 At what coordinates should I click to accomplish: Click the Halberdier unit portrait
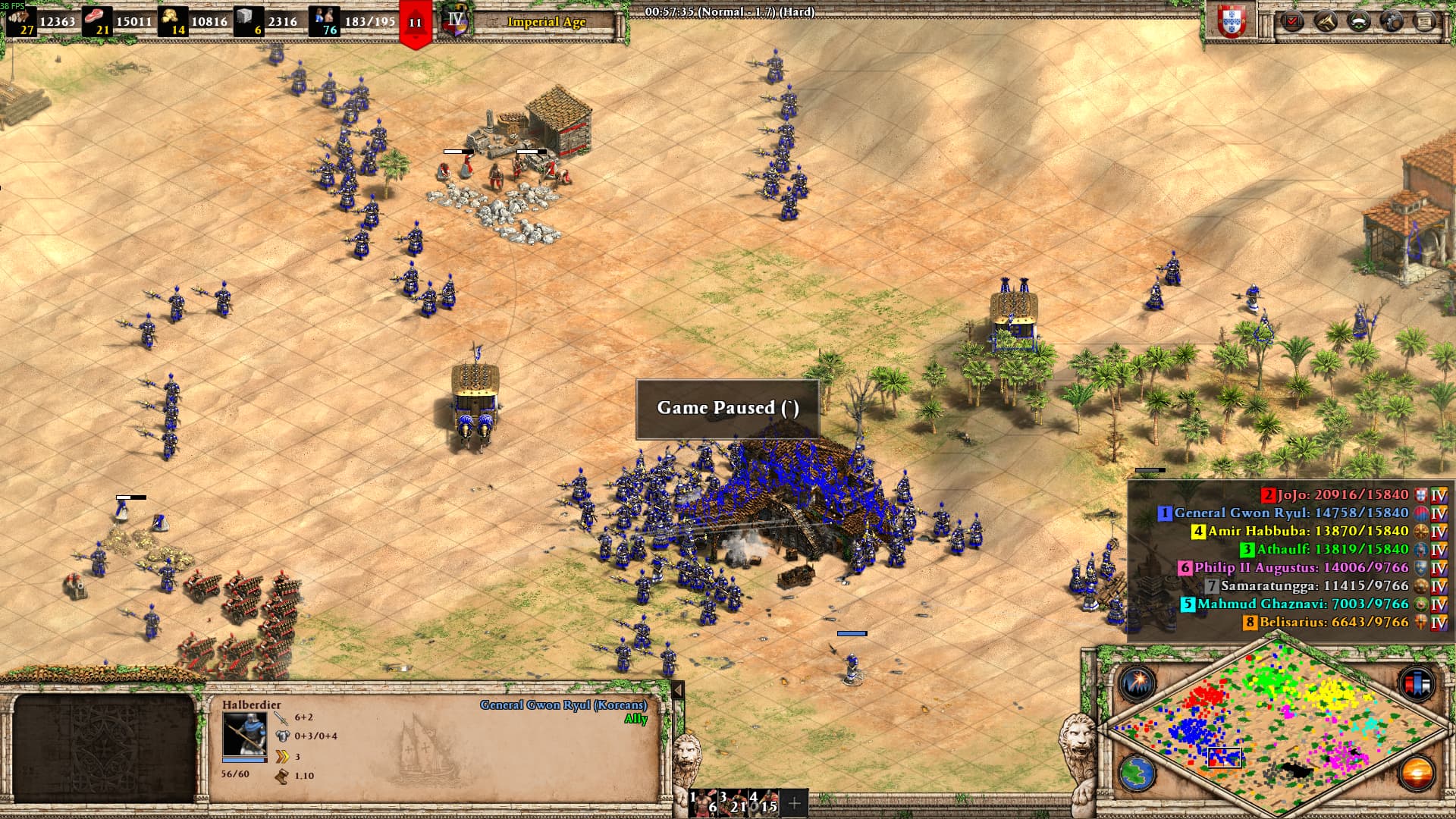point(244,733)
